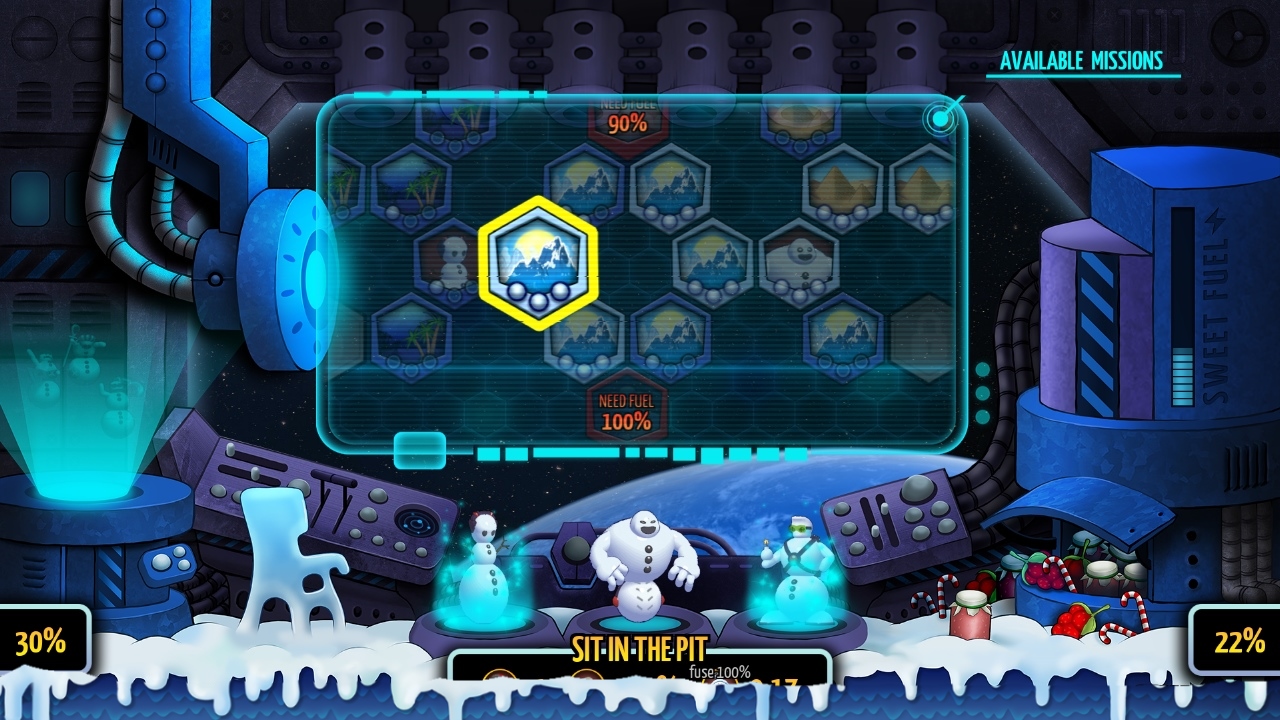Select the radar scope icon on the map
This screenshot has width=1280, height=720.
[x=940, y=117]
